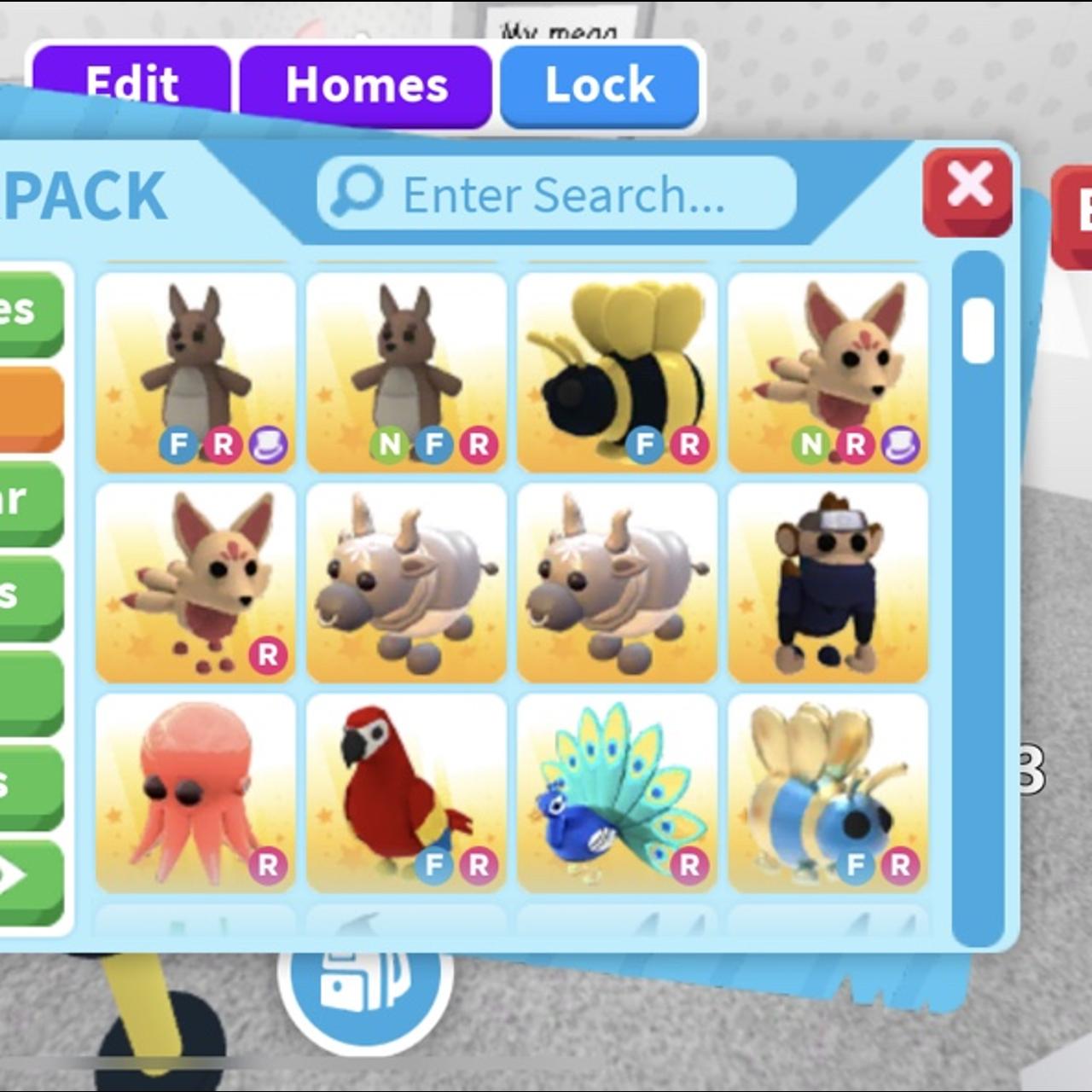Image resolution: width=1092 pixels, height=1092 pixels.
Task: Pick the neon kitsune with top hat
Action: [x=828, y=372]
